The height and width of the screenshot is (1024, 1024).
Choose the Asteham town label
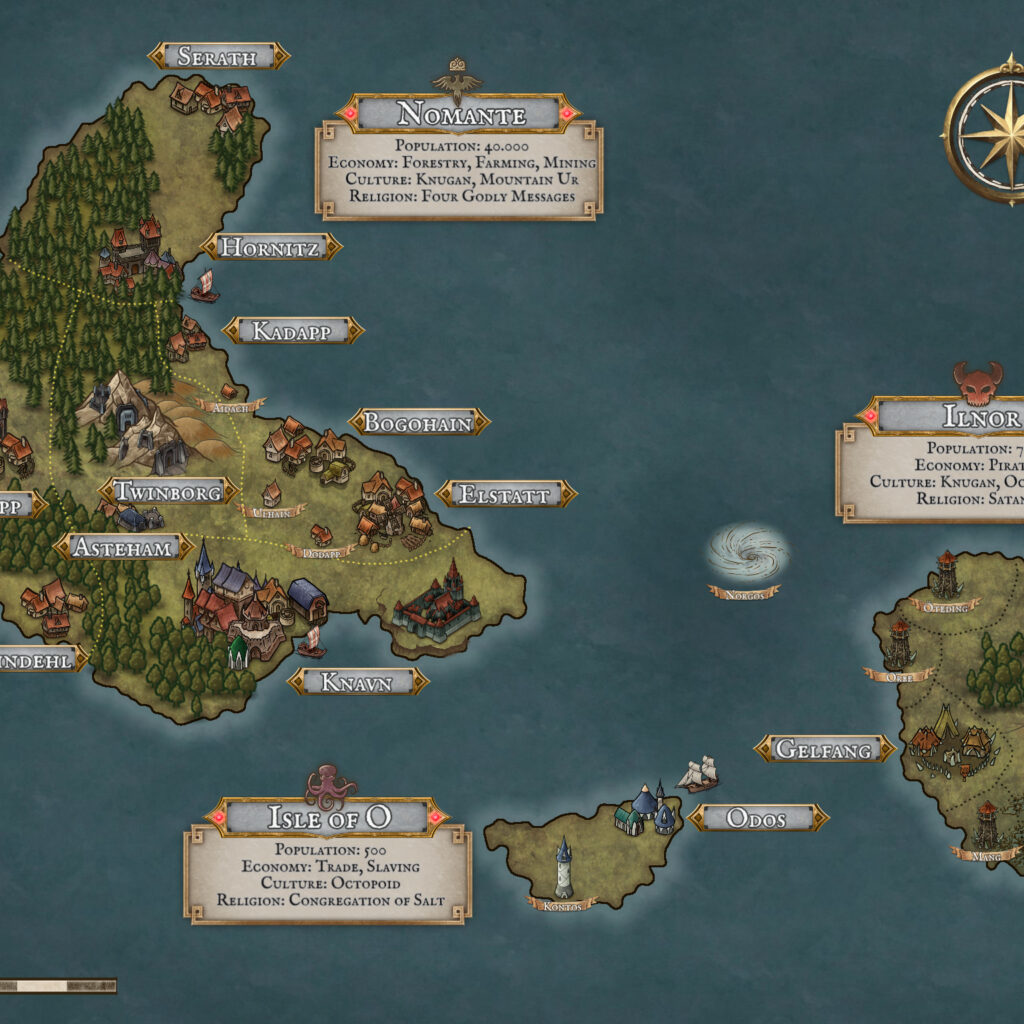tap(124, 547)
